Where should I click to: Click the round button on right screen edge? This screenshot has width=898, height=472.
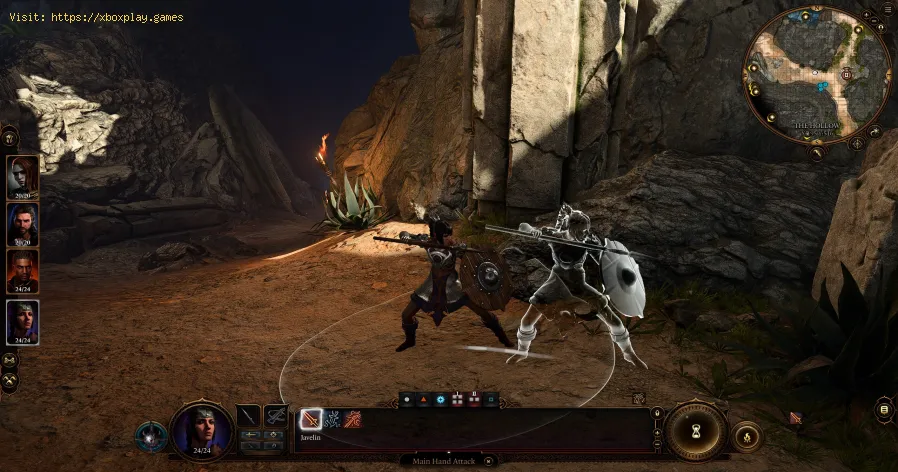click(x=883, y=408)
